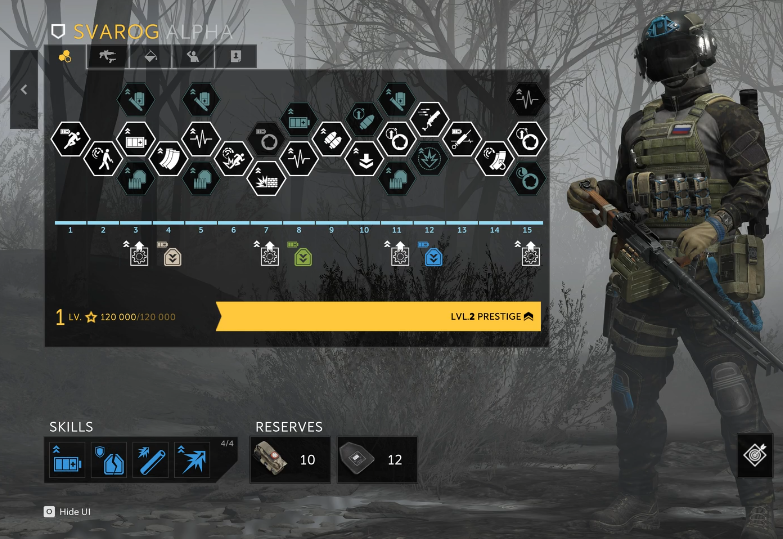This screenshot has height=539, width=783.
Task: Open the medkit reserve slot with 10
Action: coord(290,459)
